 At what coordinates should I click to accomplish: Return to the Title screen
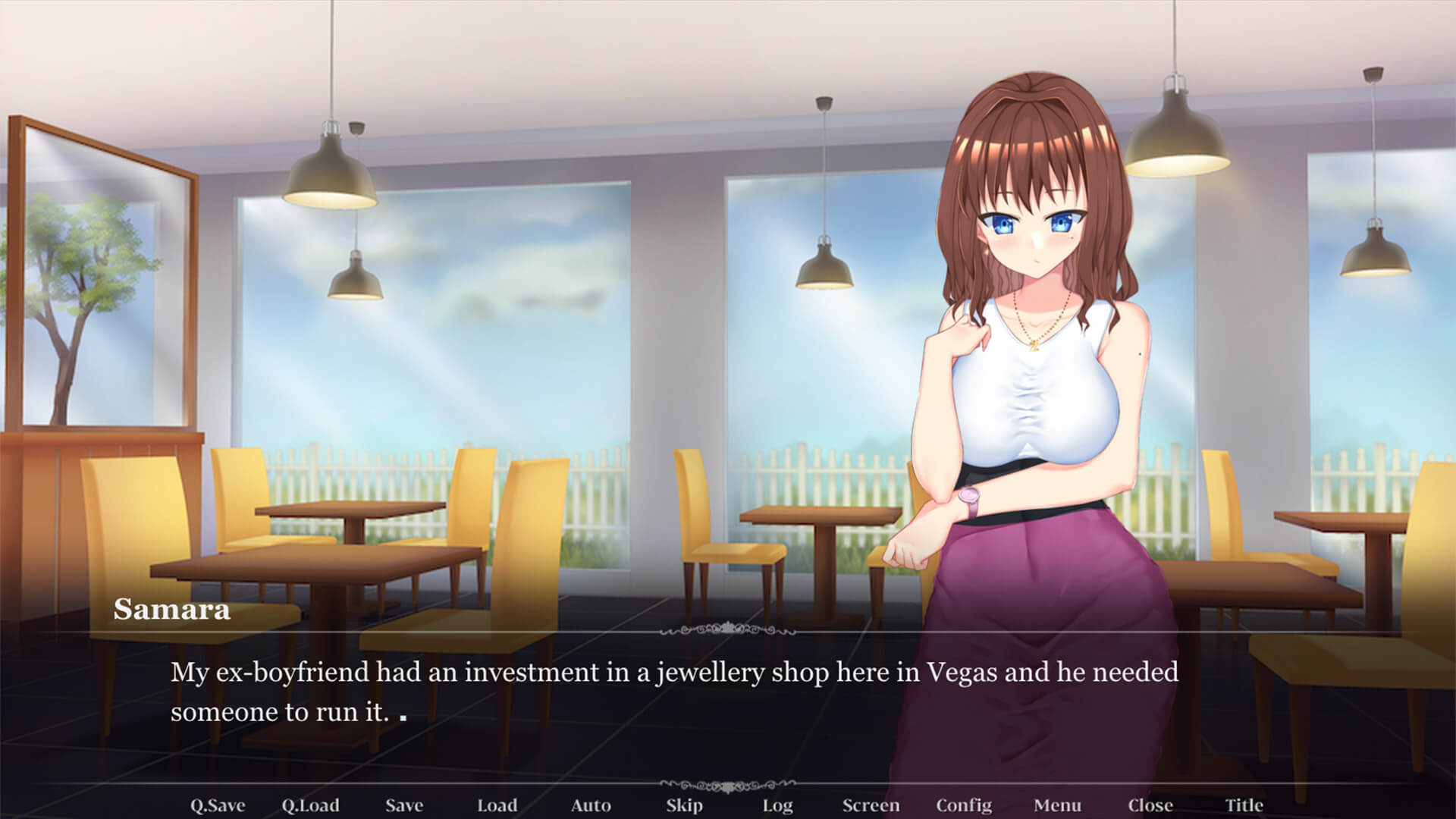pos(1244,805)
